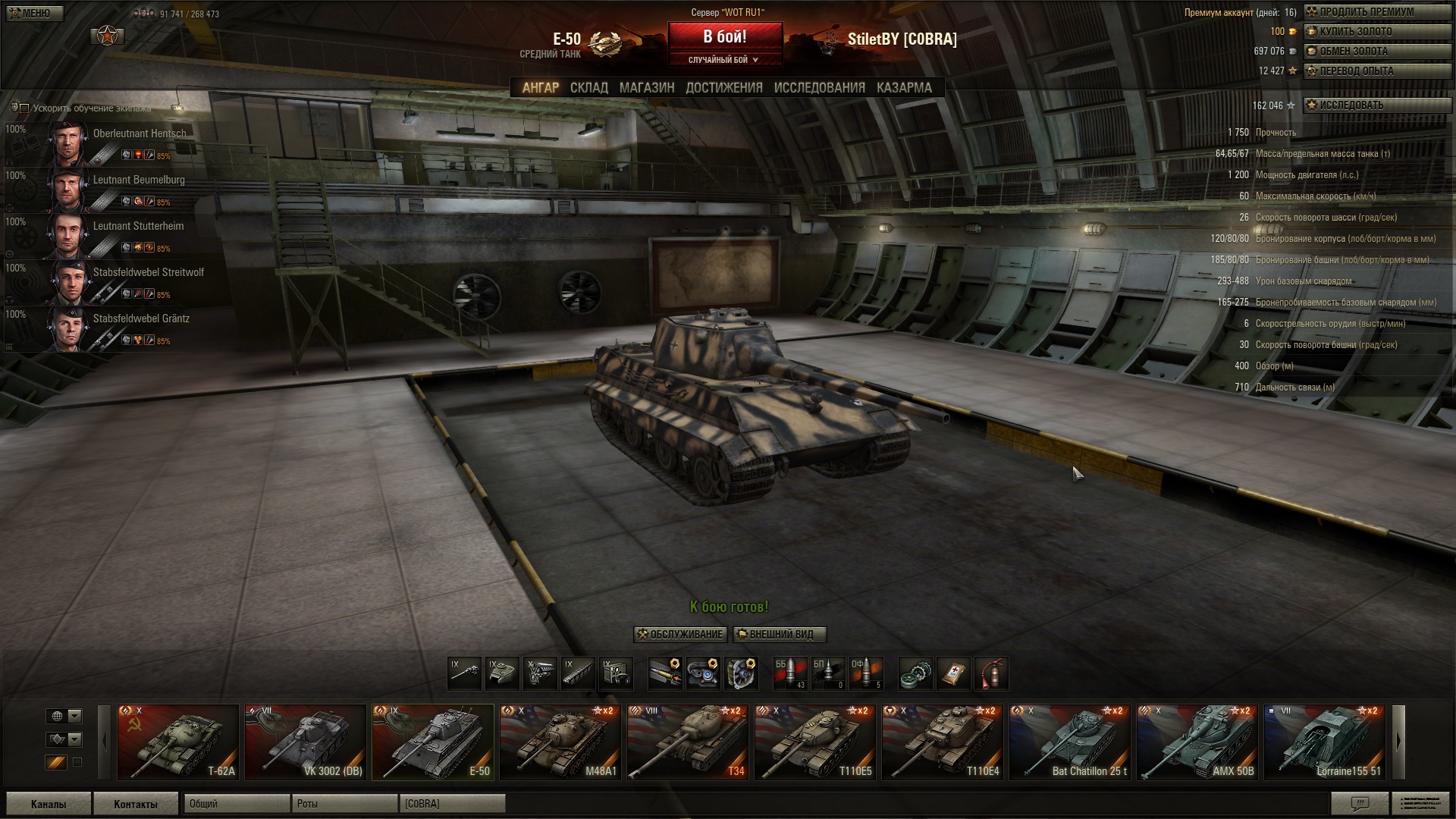Select the T-62A tank in carousel
The width and height of the screenshot is (1456, 819).
(178, 742)
